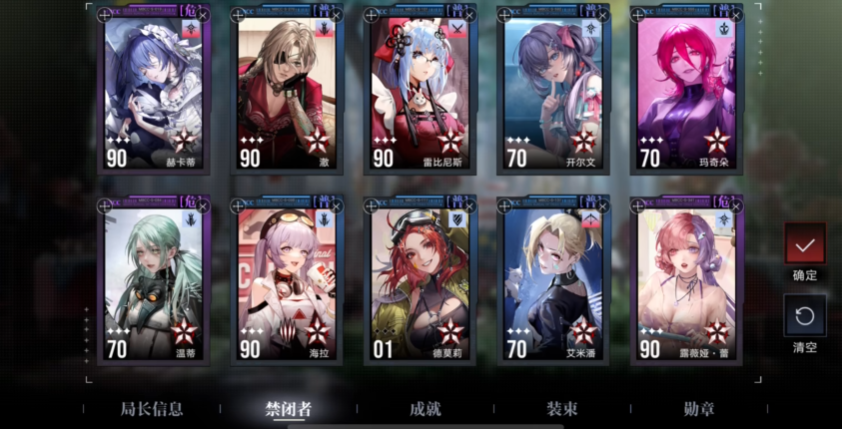Show the 勋章 tab
The width and height of the screenshot is (842, 429).
point(698,409)
